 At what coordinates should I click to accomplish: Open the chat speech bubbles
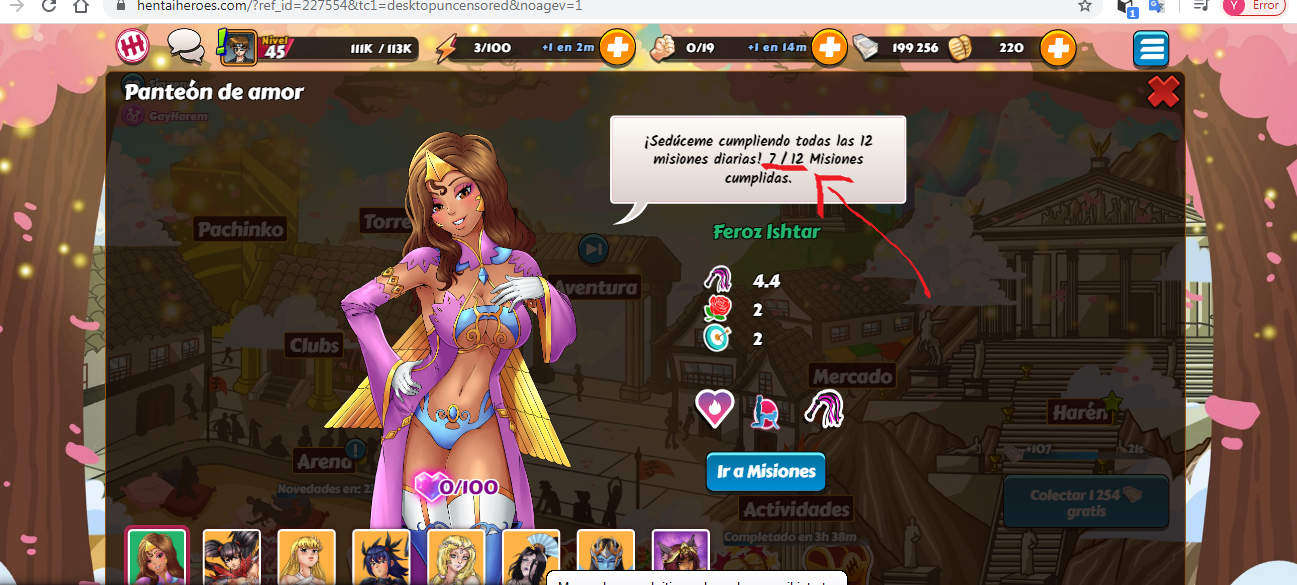coord(185,45)
